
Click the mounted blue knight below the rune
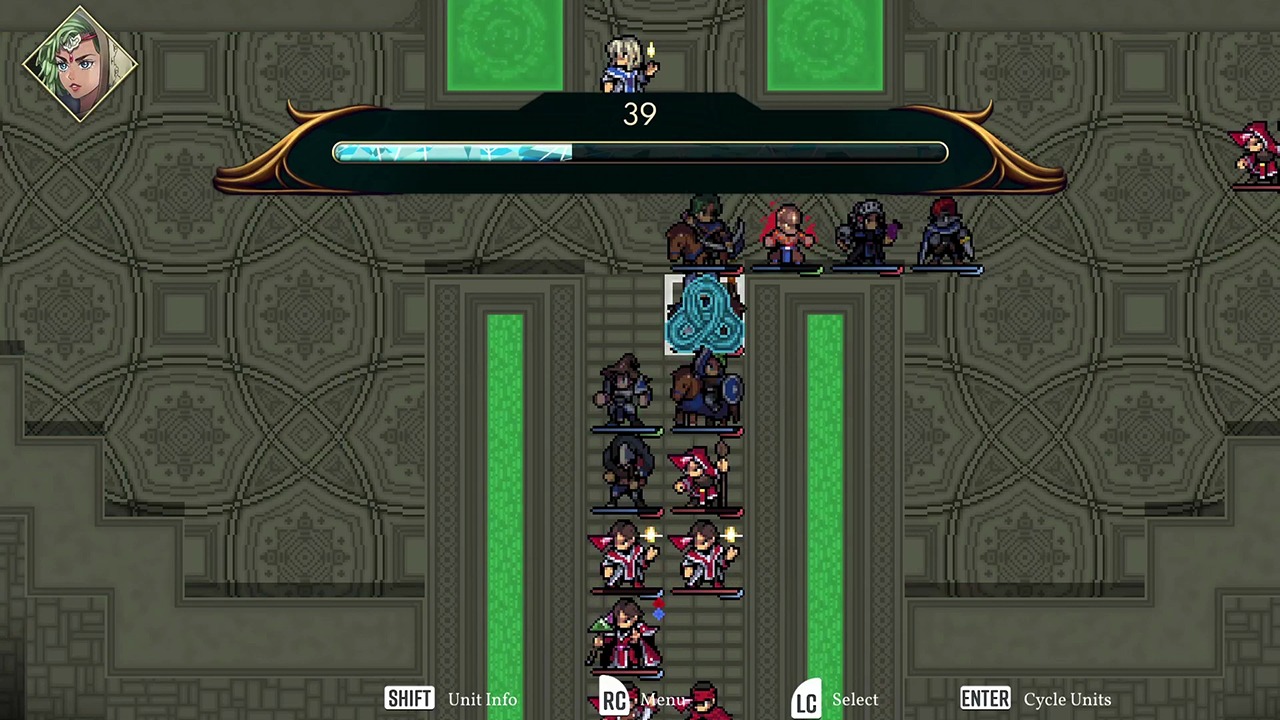[x=708, y=388]
